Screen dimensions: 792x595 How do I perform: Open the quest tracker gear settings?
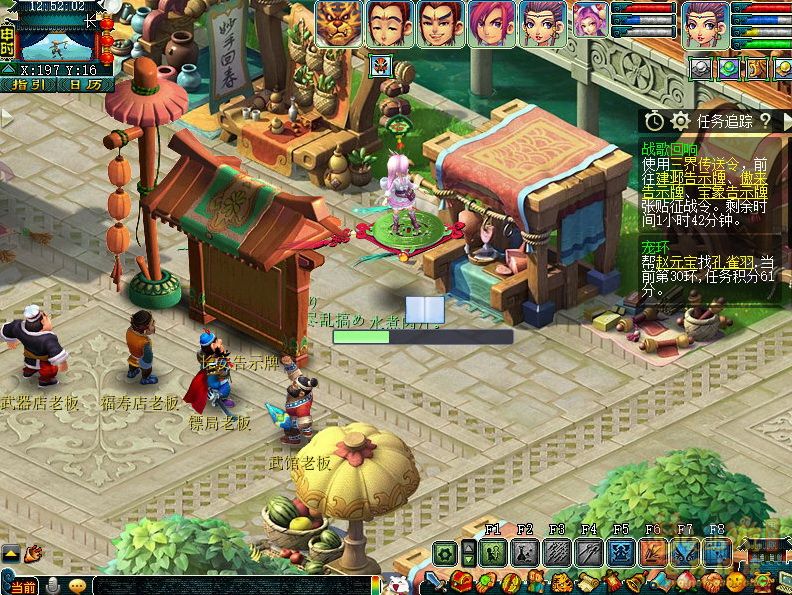tap(681, 121)
